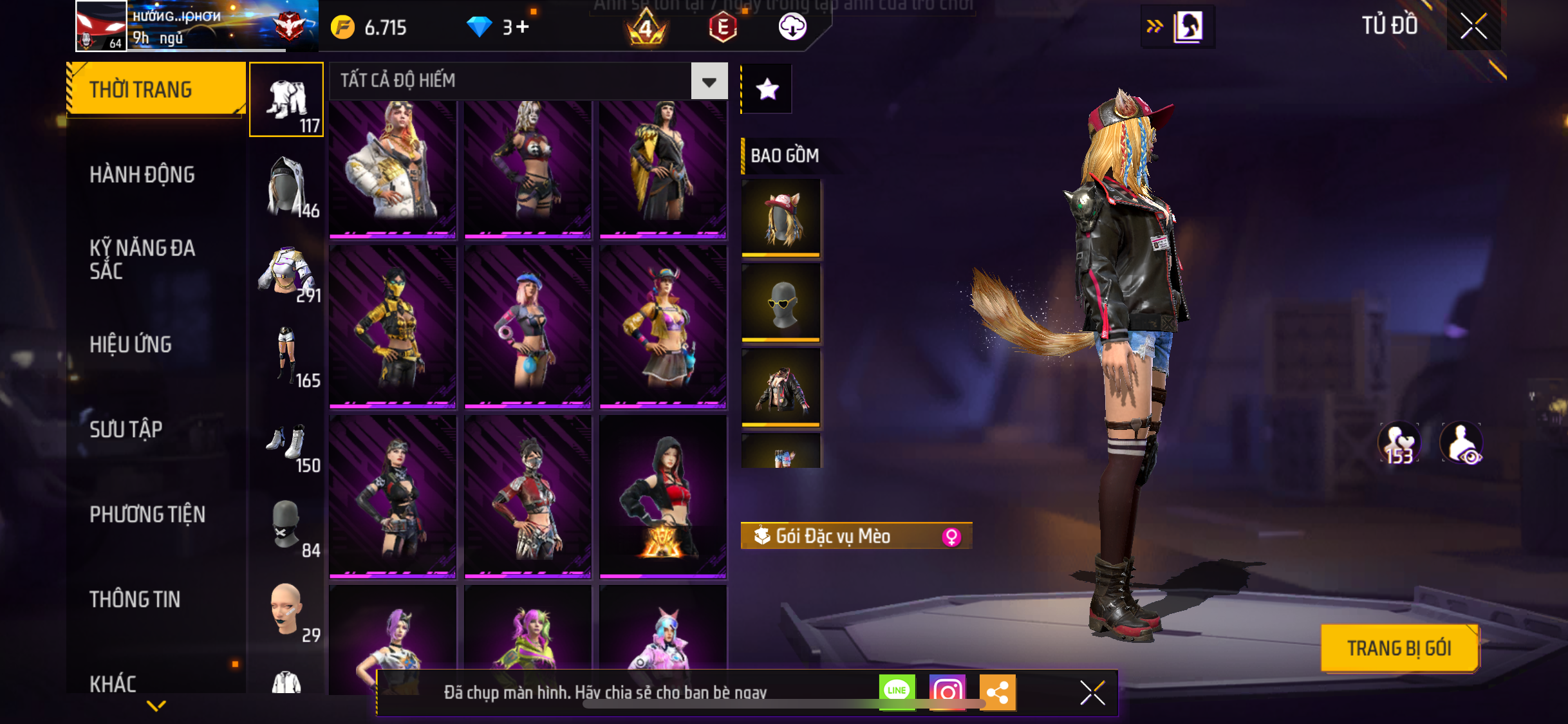Click the Trang Bị Gói button
The image size is (1568, 724).
click(x=1399, y=648)
